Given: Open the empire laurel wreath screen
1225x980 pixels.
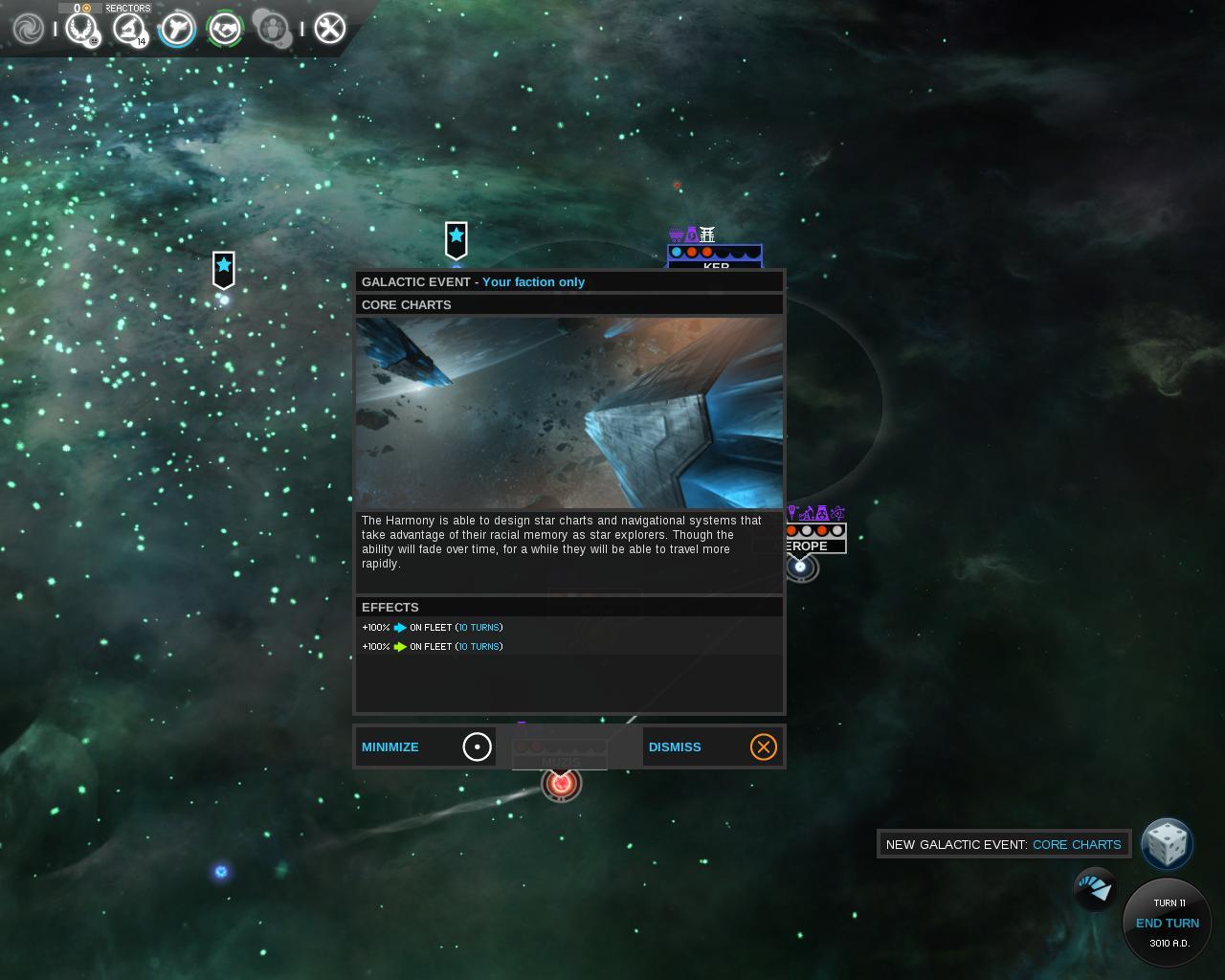Looking at the screenshot, I should [81, 29].
